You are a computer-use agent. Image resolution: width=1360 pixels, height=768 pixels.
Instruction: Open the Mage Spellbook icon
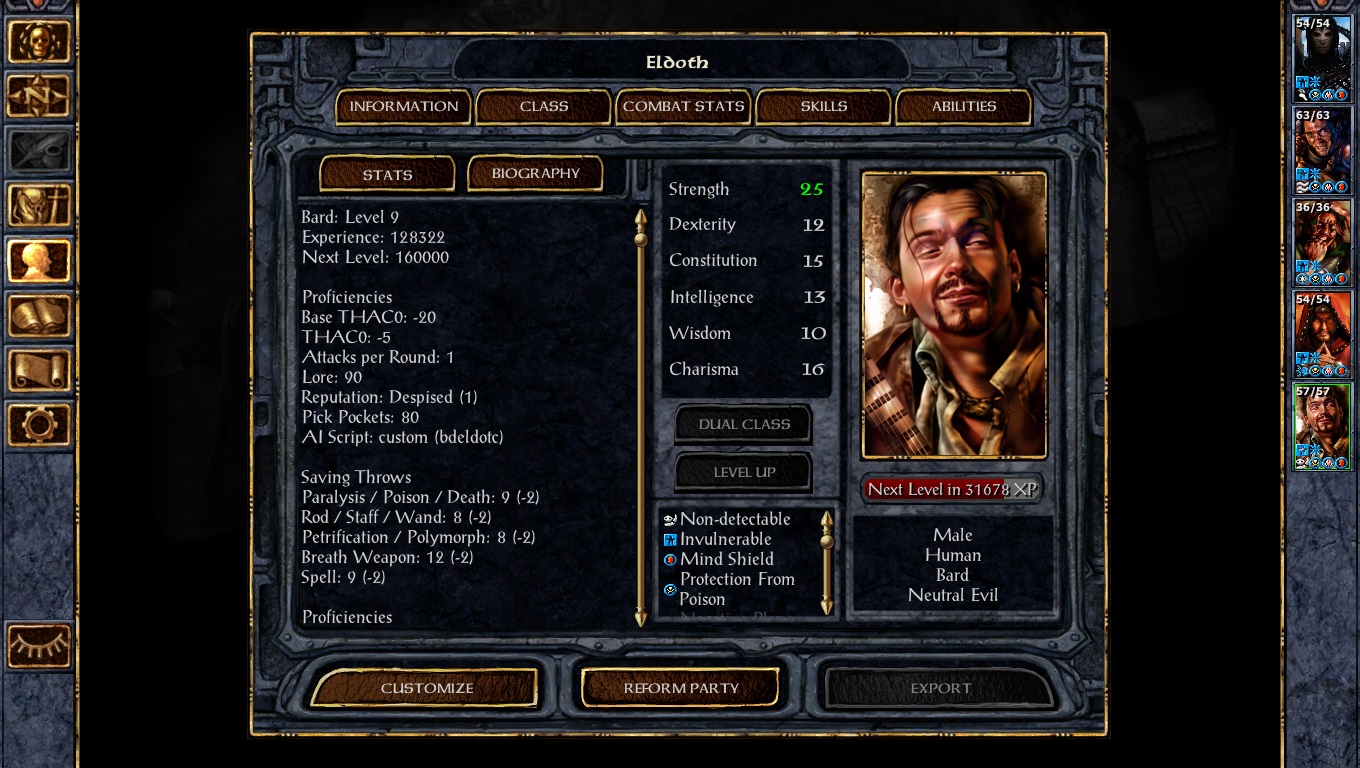40,315
